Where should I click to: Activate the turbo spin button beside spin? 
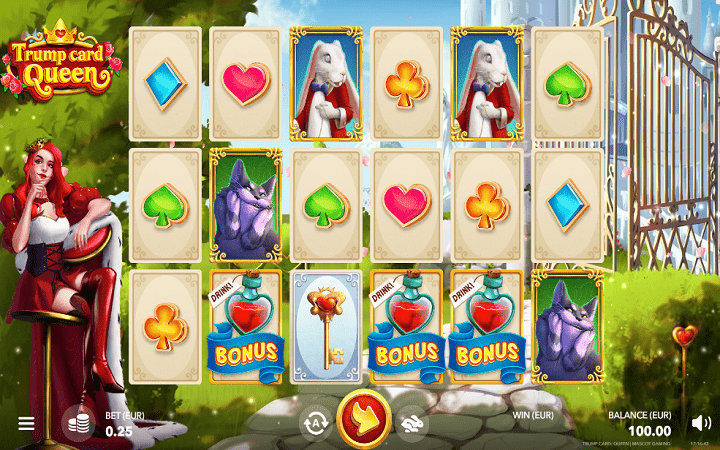pyautogui.click(x=410, y=423)
